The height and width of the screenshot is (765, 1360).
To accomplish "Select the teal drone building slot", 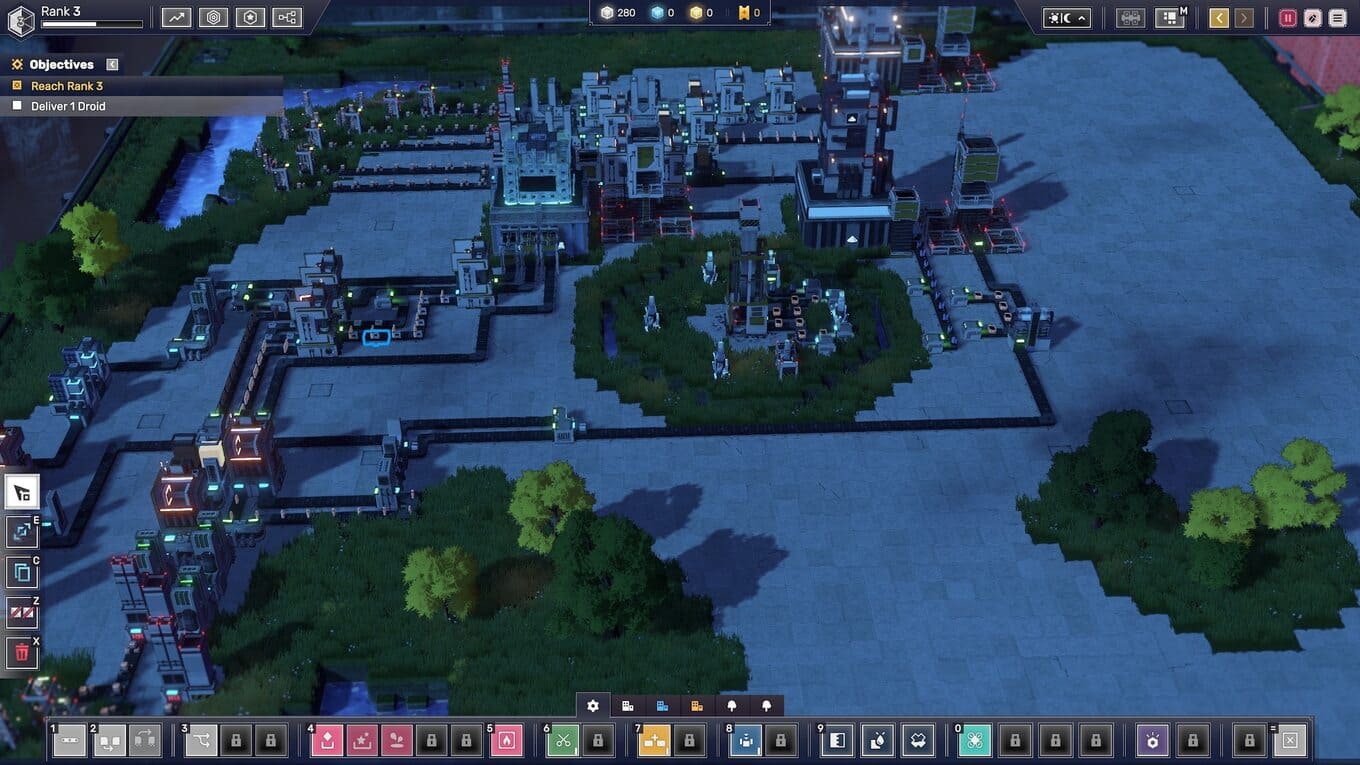I will (975, 741).
